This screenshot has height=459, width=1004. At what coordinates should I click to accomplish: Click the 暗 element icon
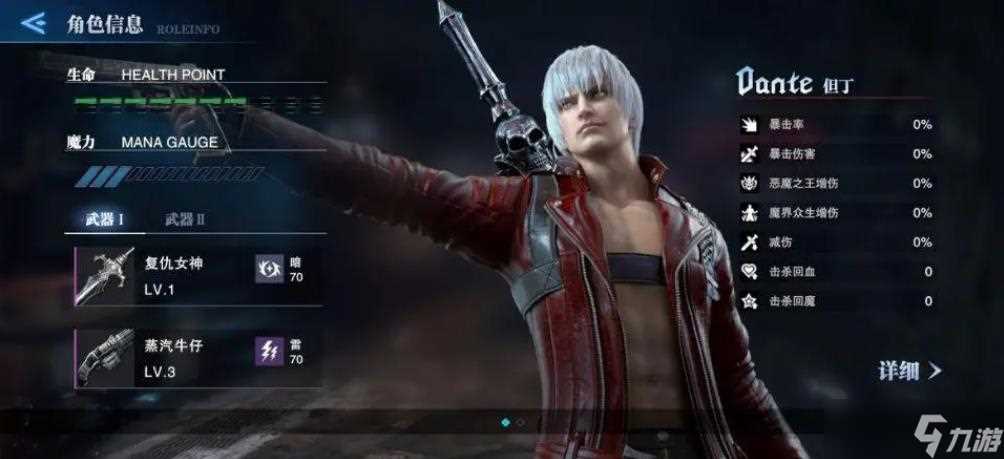(x=269, y=268)
